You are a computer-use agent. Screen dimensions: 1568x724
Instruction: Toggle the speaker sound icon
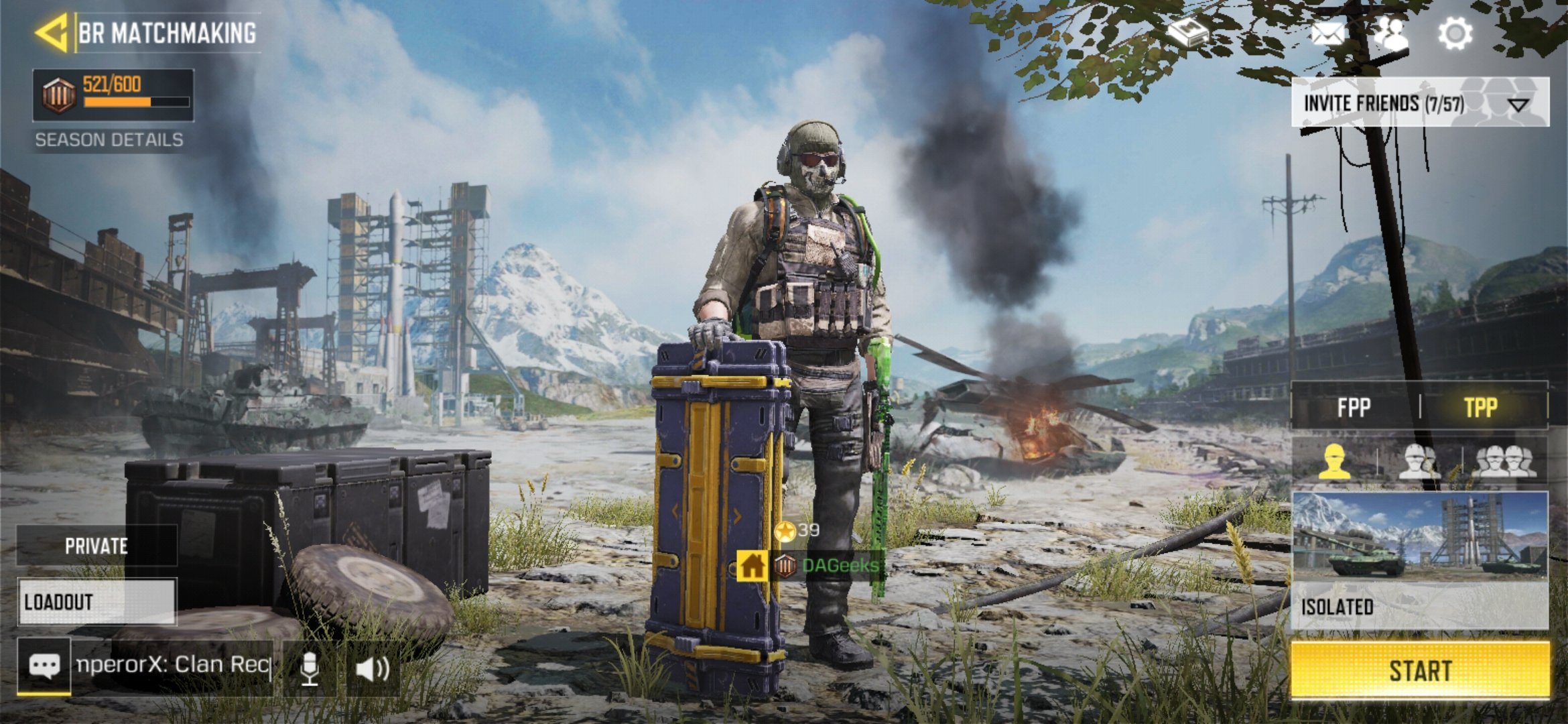[373, 668]
